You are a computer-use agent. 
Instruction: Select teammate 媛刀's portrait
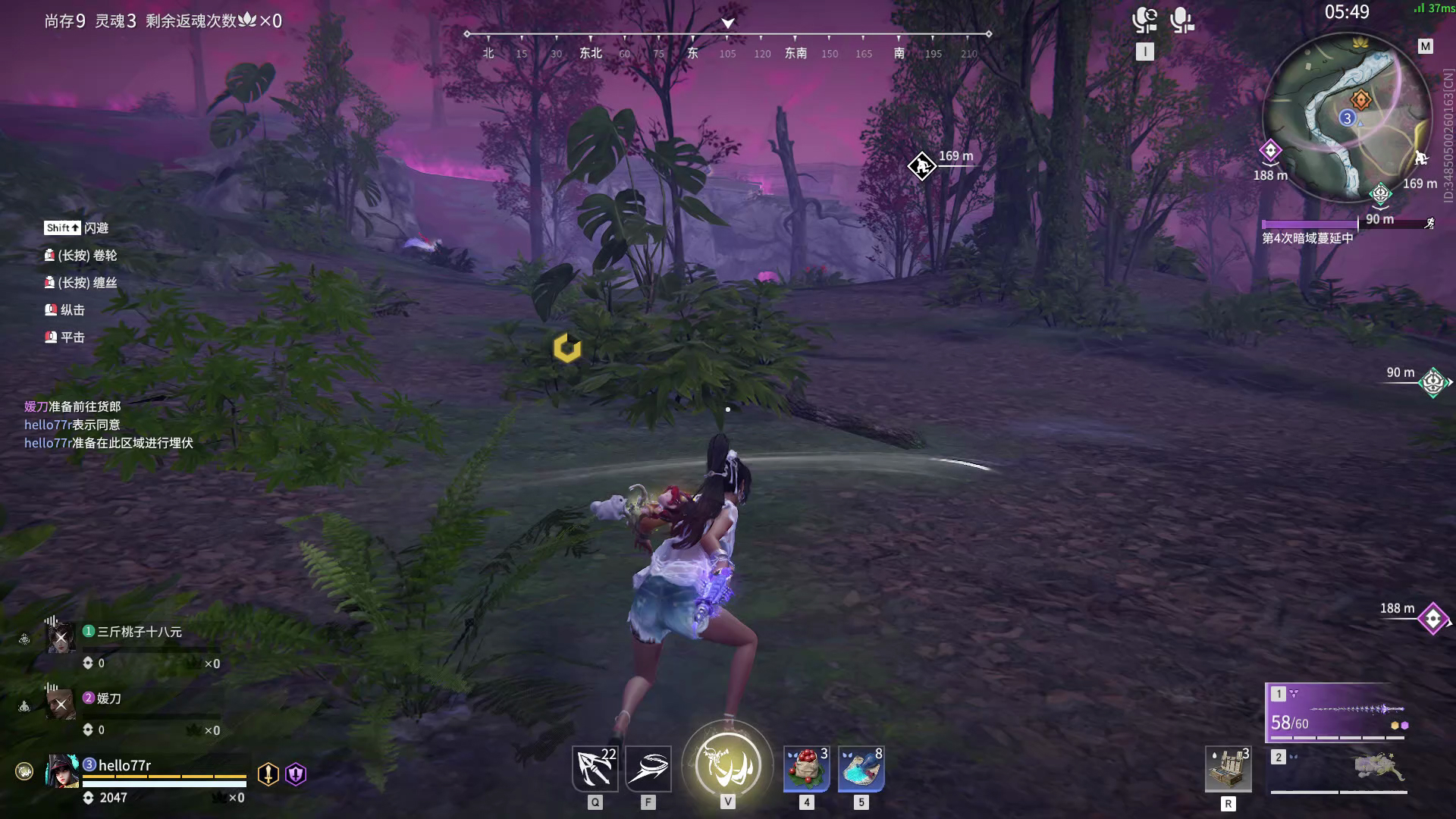click(61, 704)
